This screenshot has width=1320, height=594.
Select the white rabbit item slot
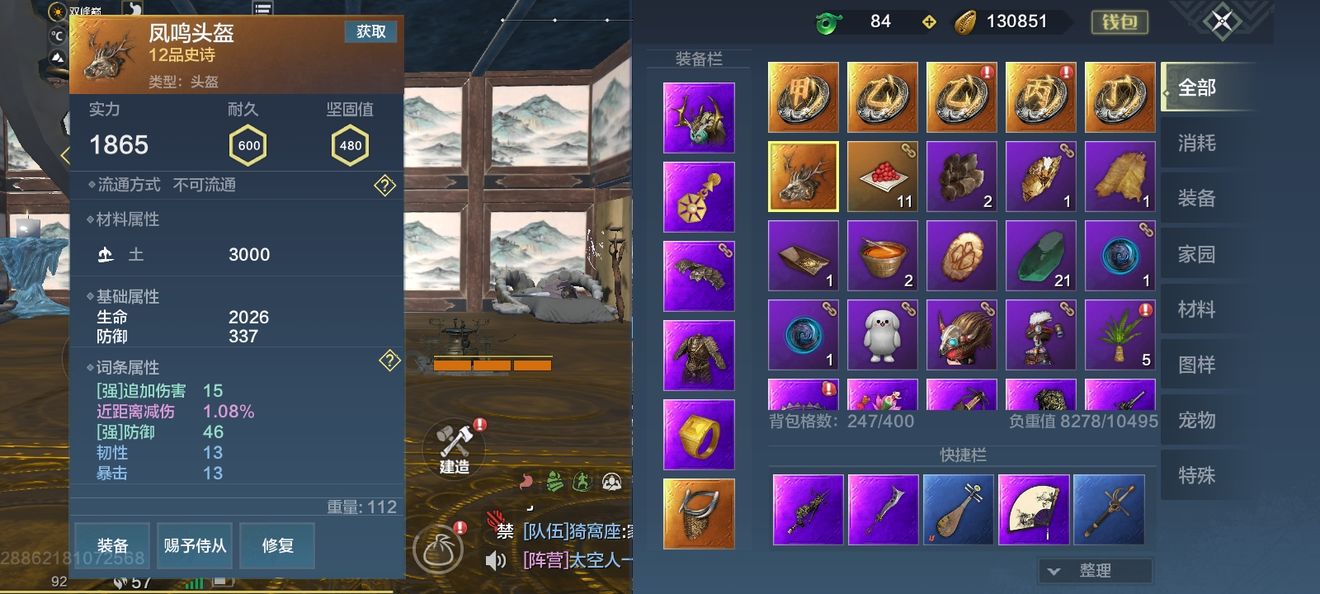882,335
